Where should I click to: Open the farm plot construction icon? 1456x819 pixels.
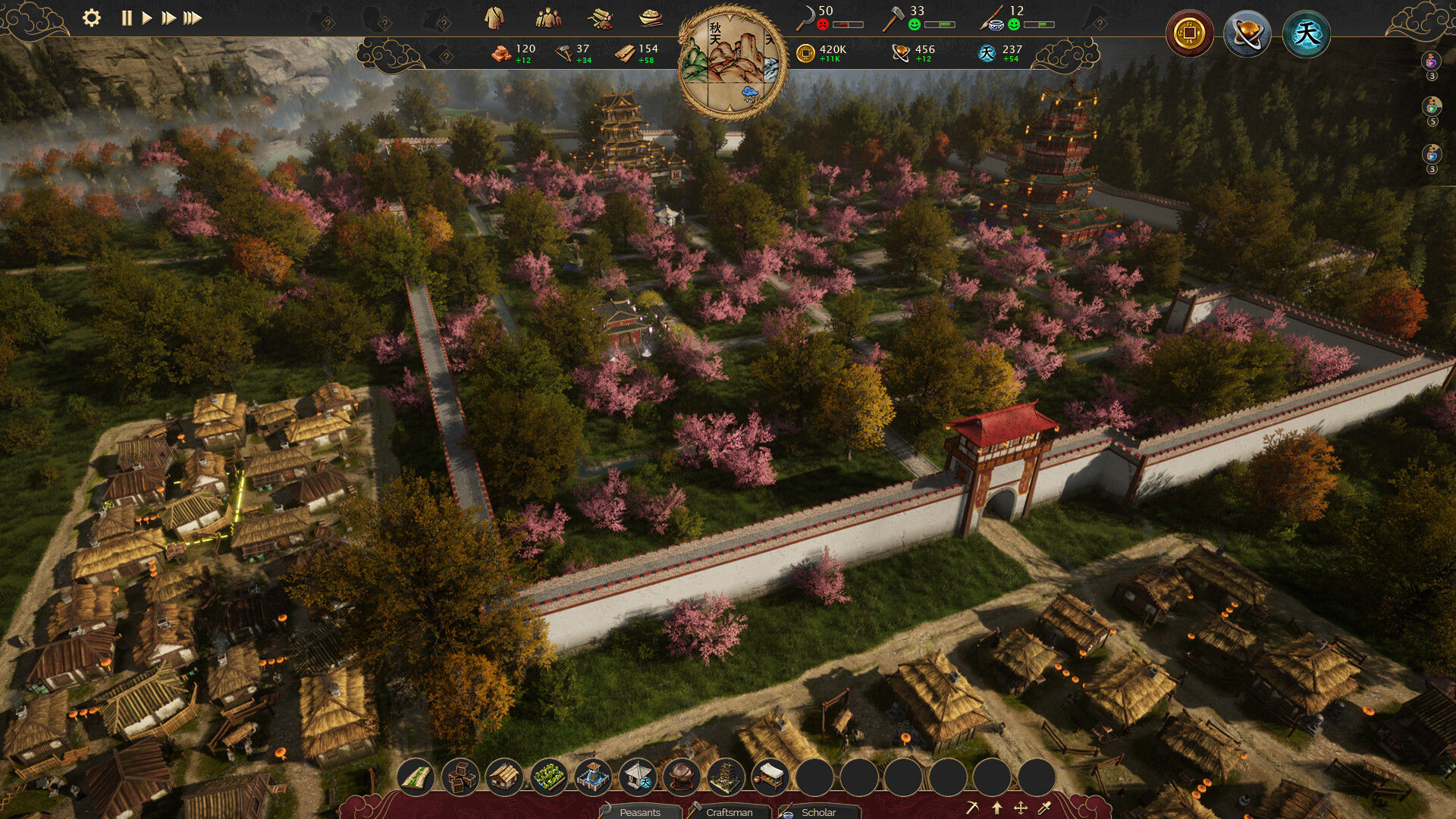pyautogui.click(x=548, y=777)
